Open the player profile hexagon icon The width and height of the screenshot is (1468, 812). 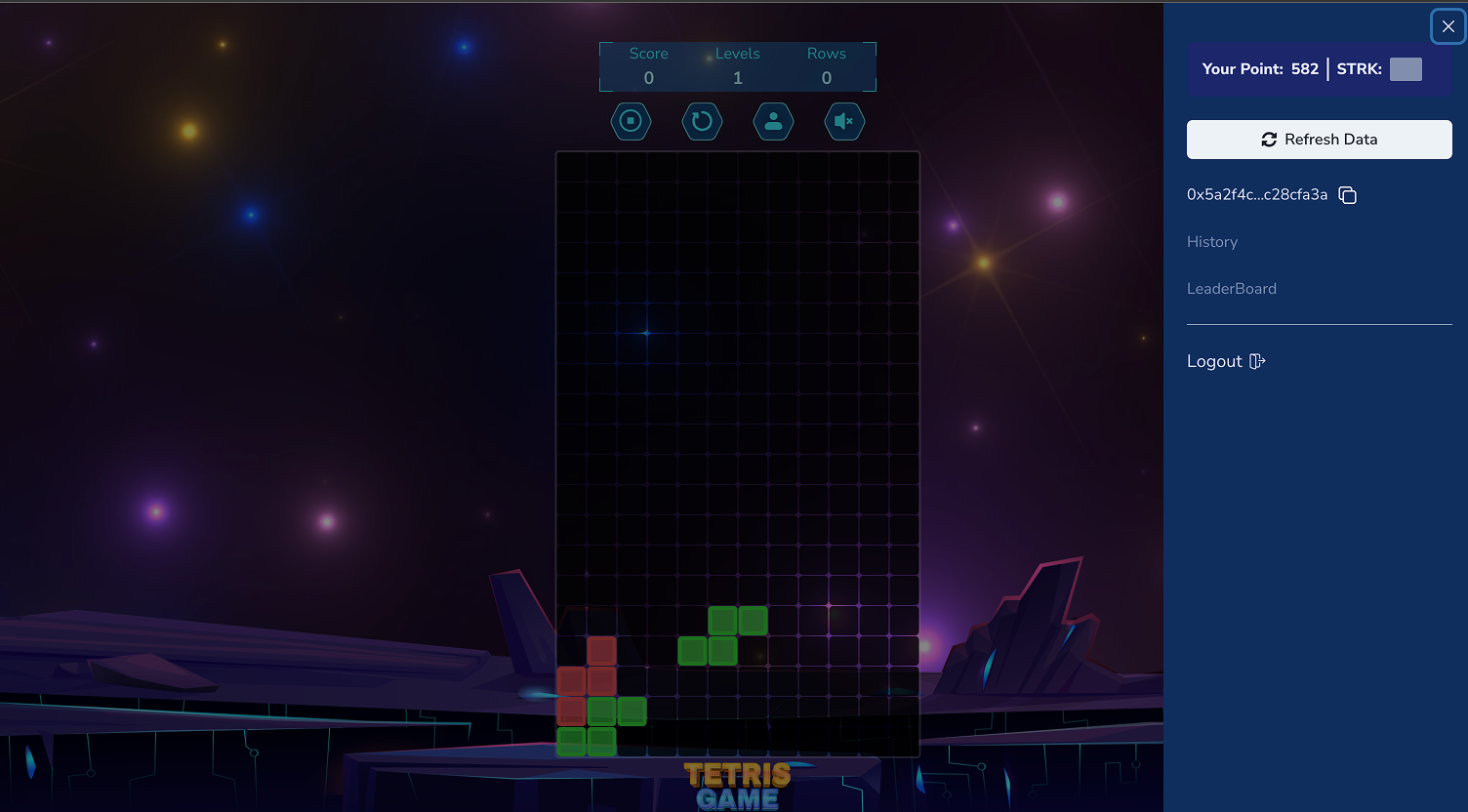coord(773,121)
